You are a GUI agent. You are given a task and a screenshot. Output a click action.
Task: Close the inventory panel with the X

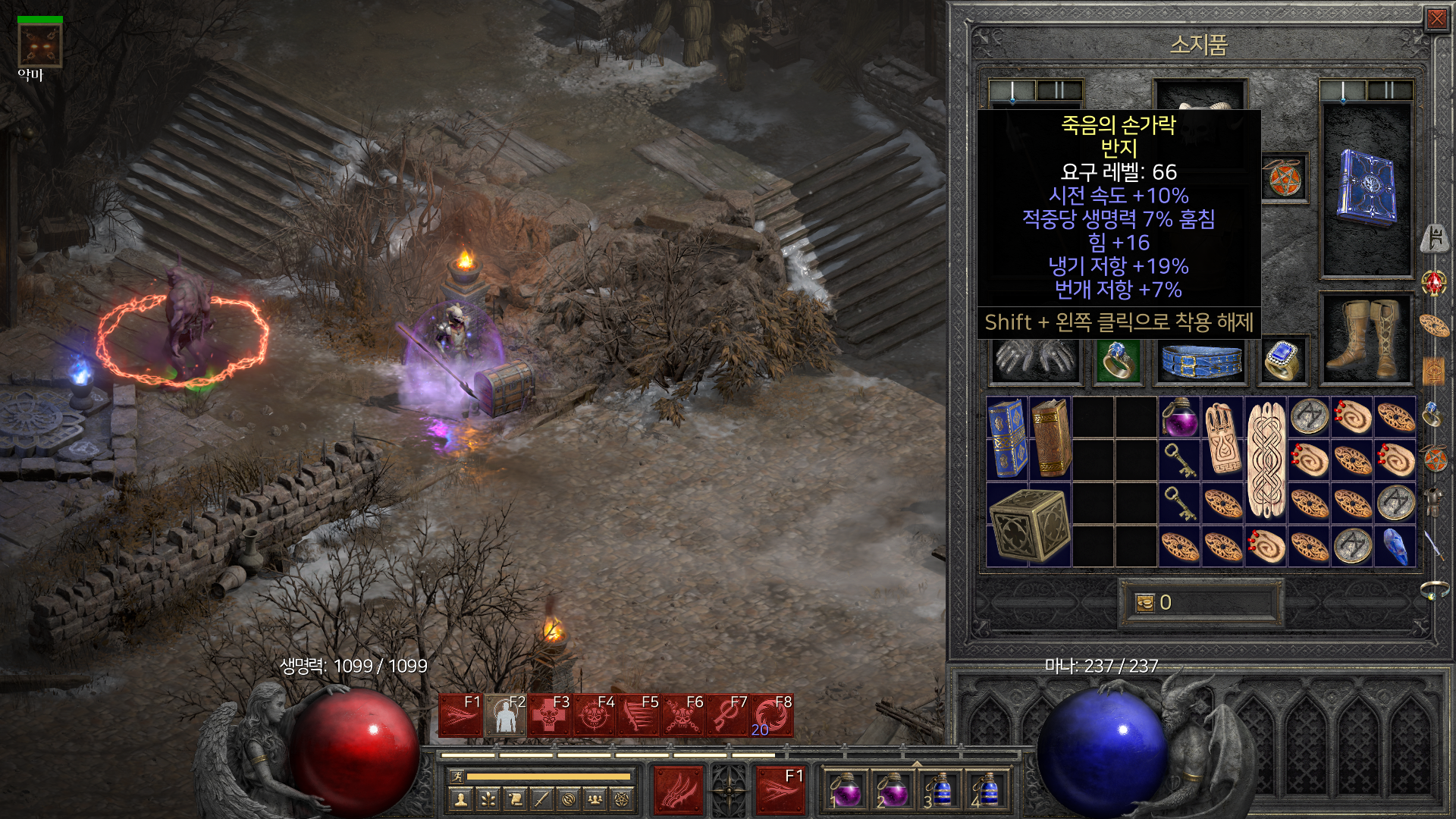tap(1436, 19)
